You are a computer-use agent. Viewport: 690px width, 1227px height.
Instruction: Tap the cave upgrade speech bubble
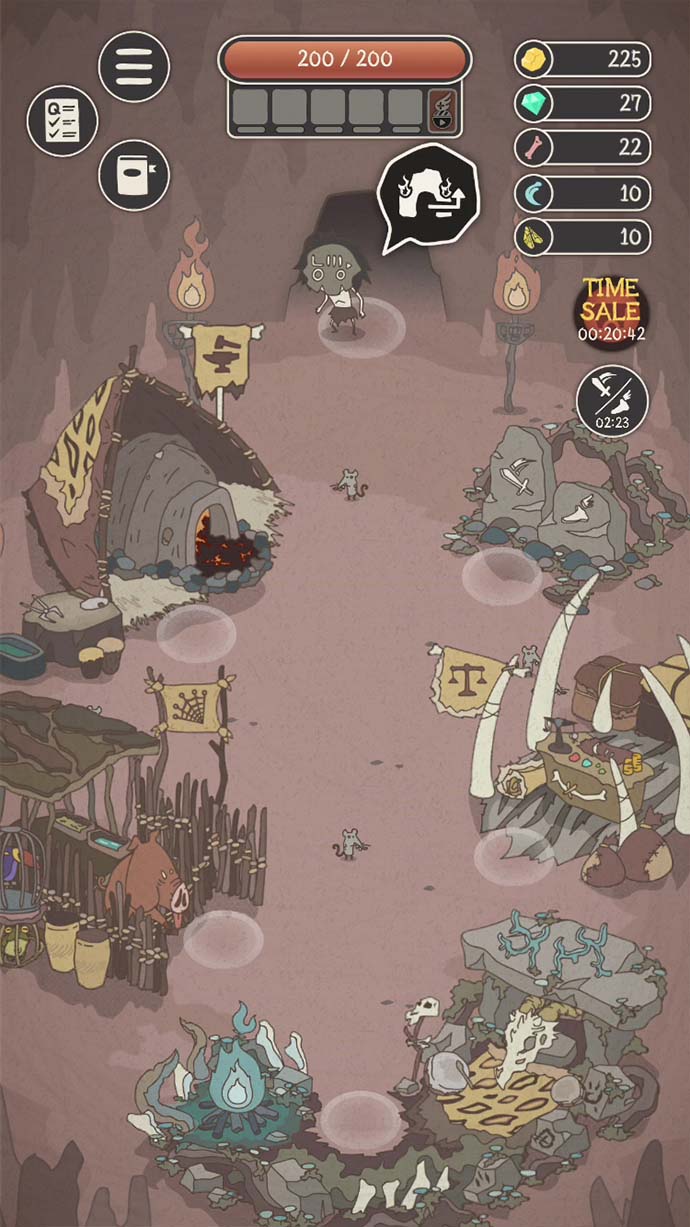pos(427,197)
